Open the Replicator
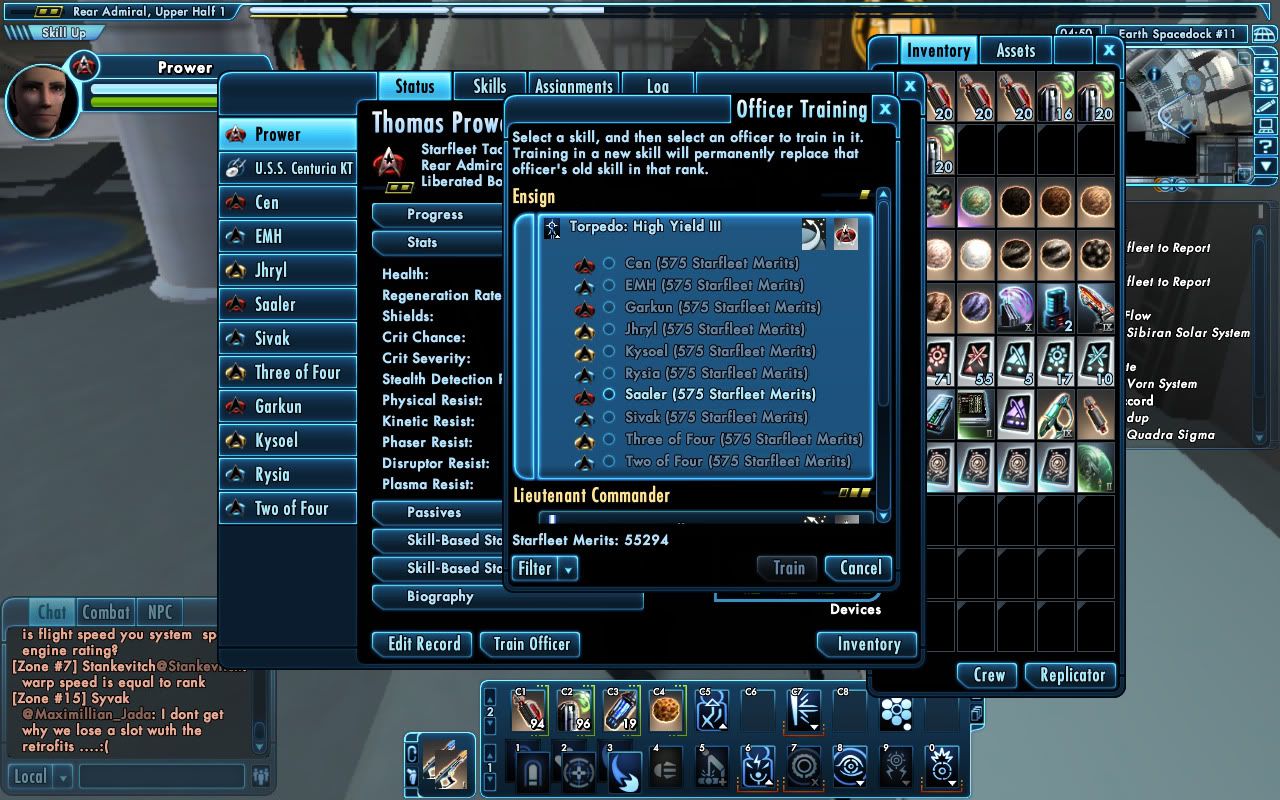Screen dimensions: 1280x800 [x=1072, y=675]
